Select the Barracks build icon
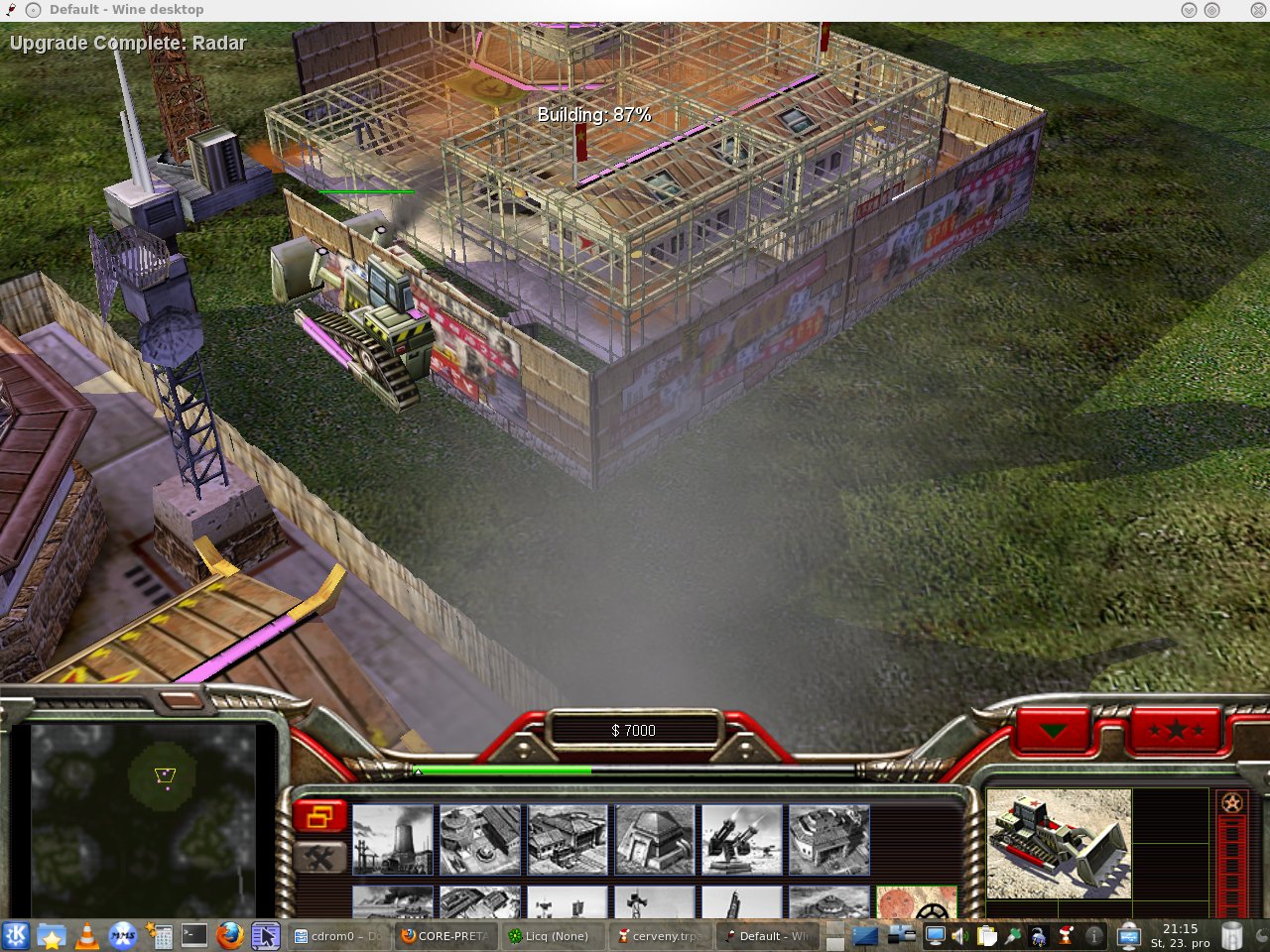 tap(480, 839)
